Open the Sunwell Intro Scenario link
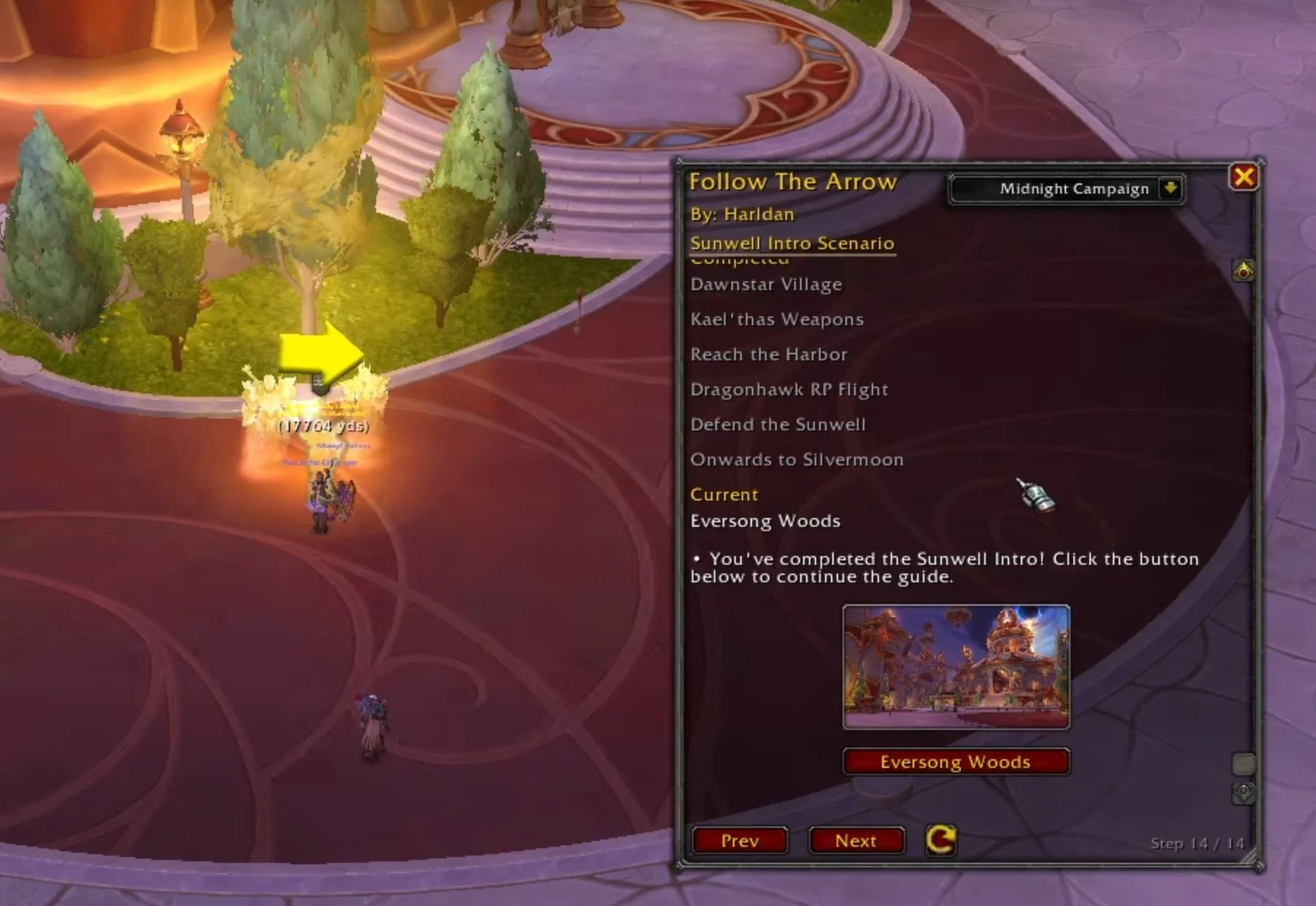The width and height of the screenshot is (1316, 906). click(x=792, y=243)
